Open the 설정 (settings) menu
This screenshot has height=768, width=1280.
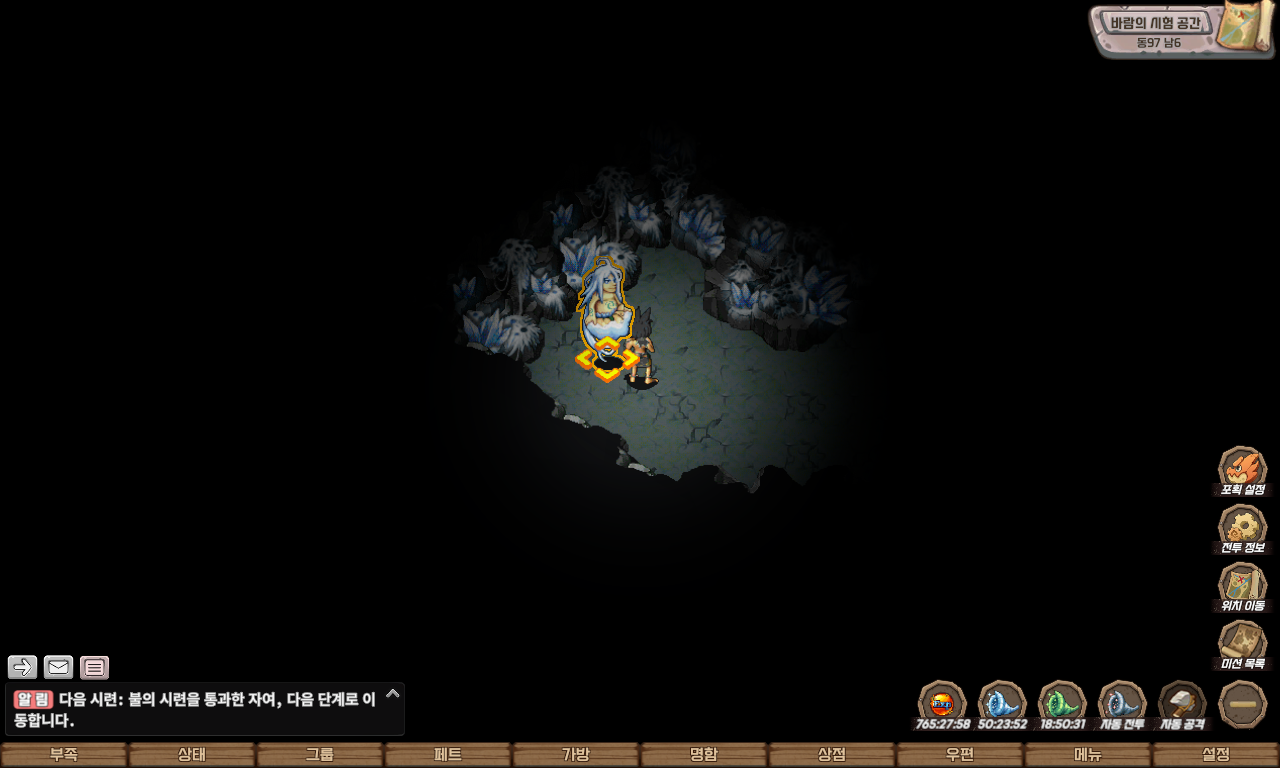pos(1216,755)
